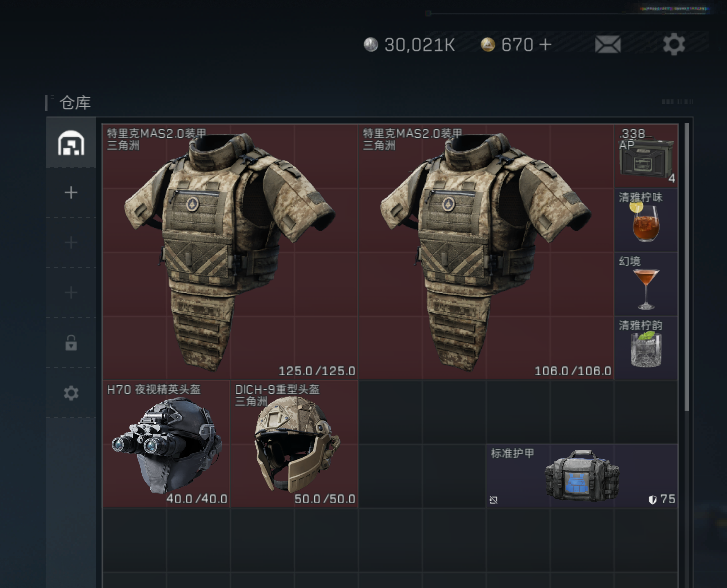Select the 标准护甲 repair kit item
The image size is (727, 588).
coord(582,476)
